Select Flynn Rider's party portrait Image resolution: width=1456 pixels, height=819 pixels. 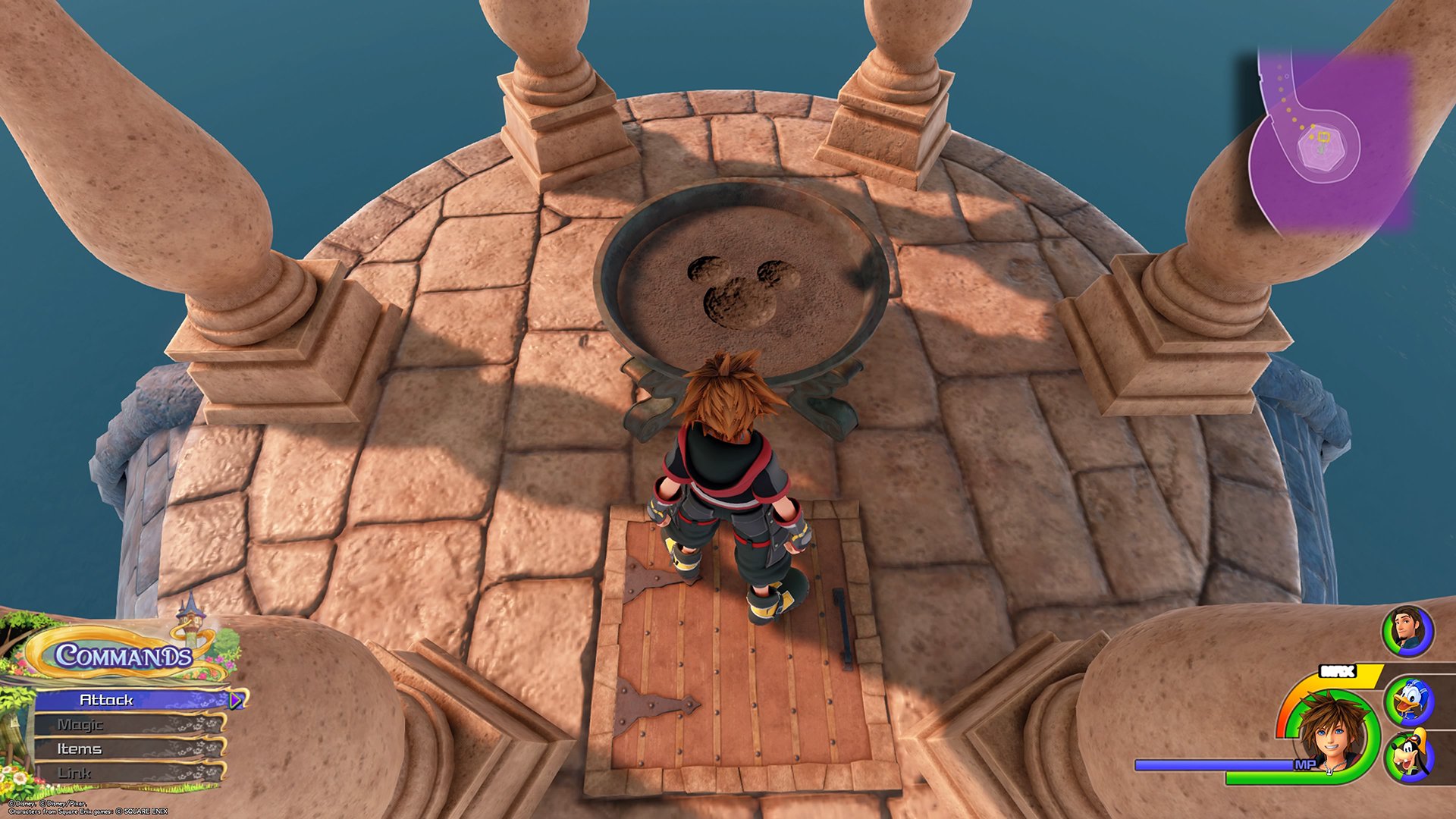(1407, 631)
